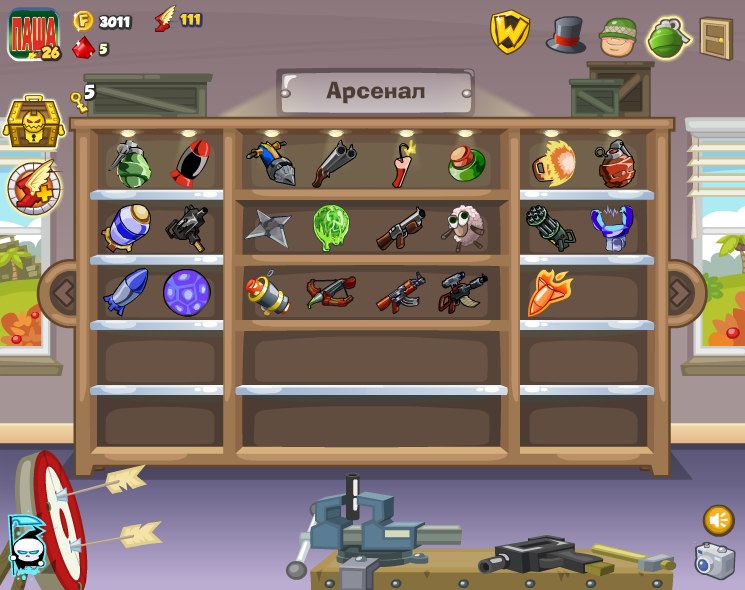The height and width of the screenshot is (590, 745).
Task: Select the red-tipped black bomb
Action: (x=190, y=164)
